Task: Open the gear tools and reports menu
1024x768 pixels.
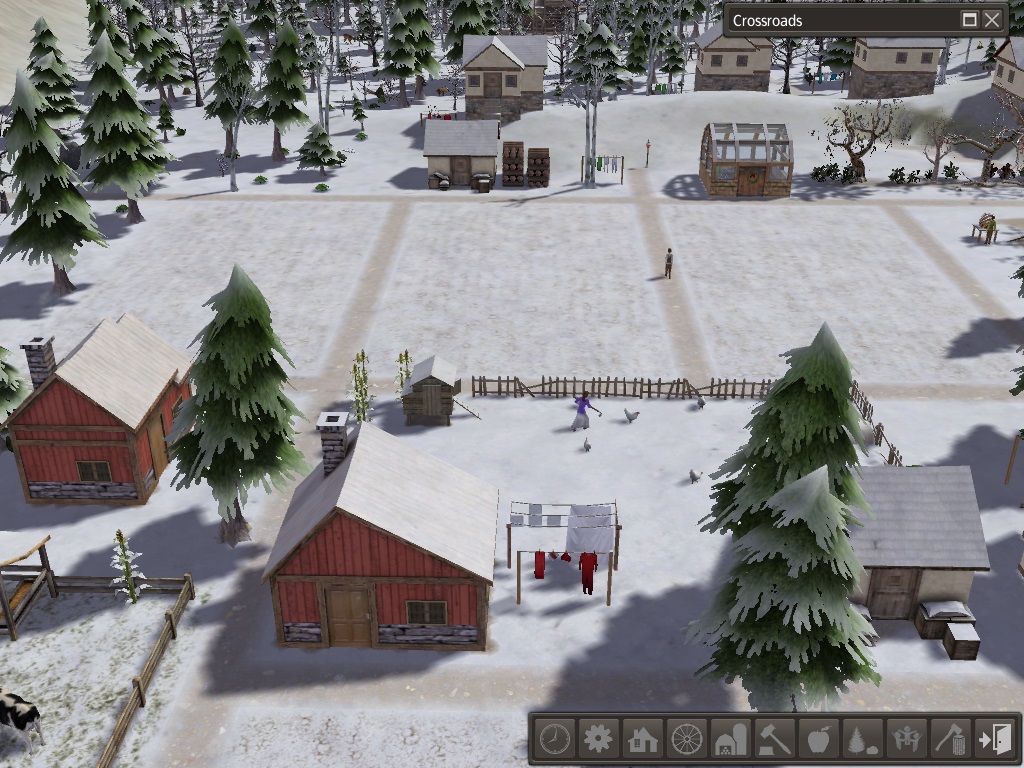Action: pyautogui.click(x=598, y=740)
